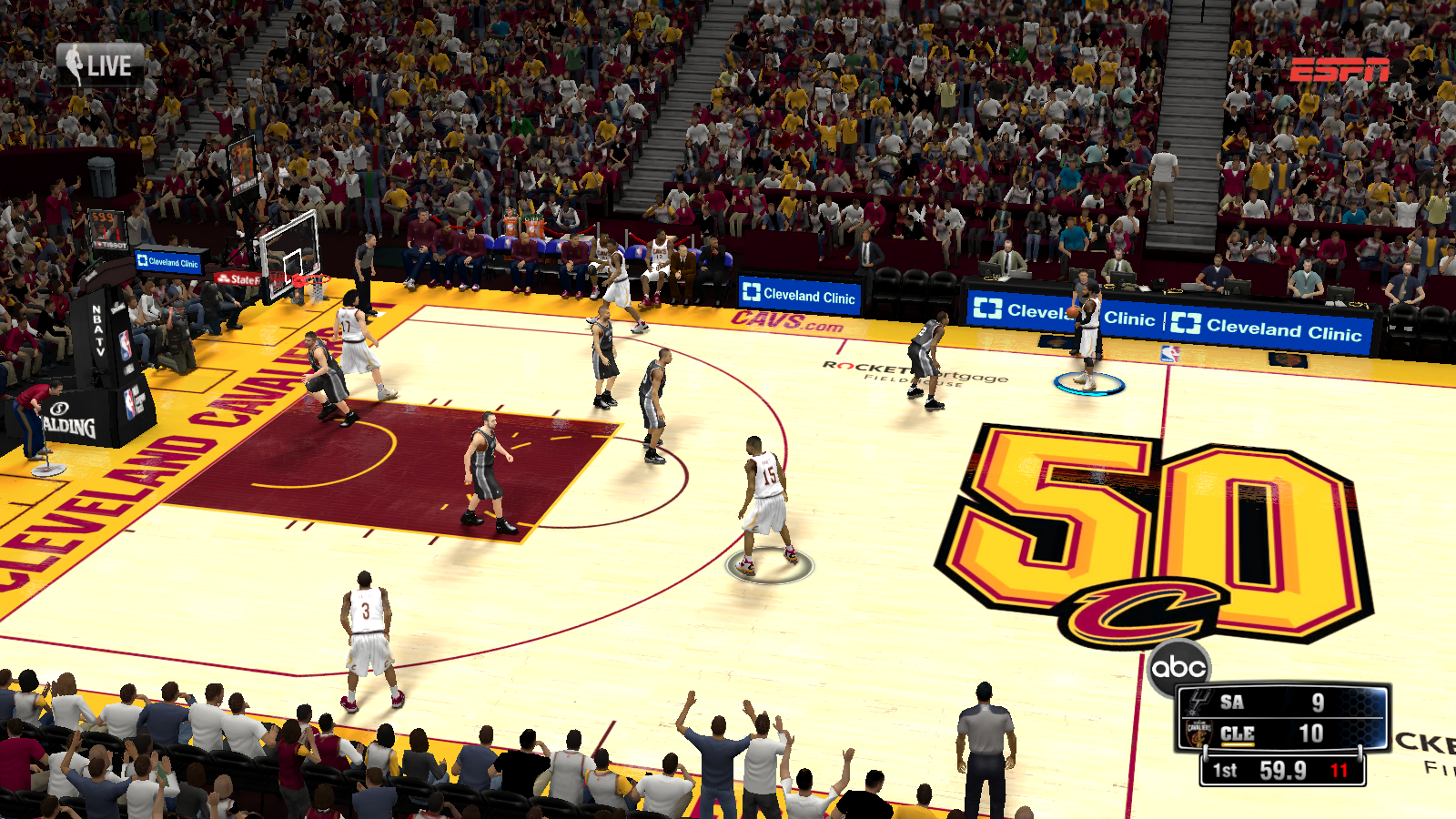Viewport: 1456px width, 819px height.
Task: Click the red ESPN logo overlay
Action: pos(1339,69)
